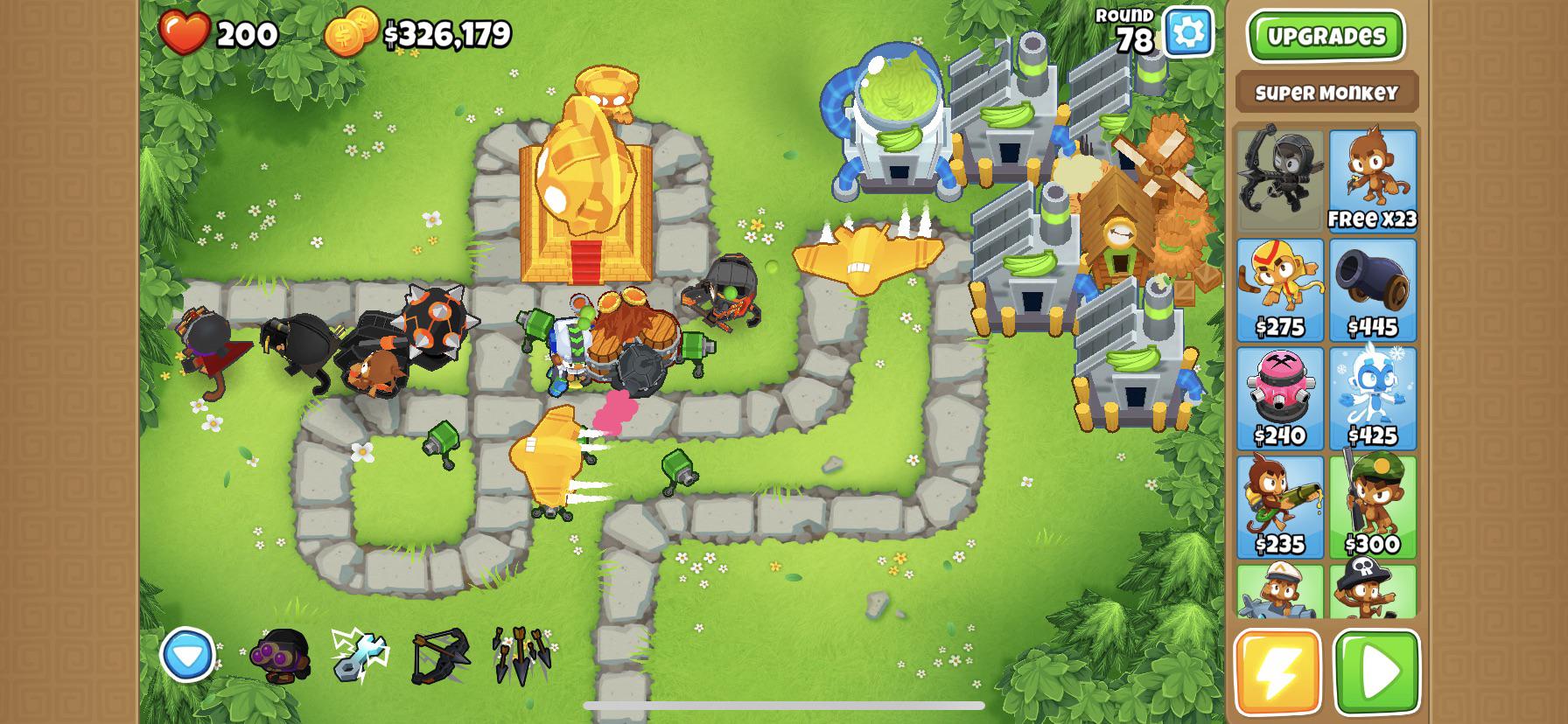Click the Super Monkey name label
The height and width of the screenshot is (724, 1568).
pos(1326,91)
